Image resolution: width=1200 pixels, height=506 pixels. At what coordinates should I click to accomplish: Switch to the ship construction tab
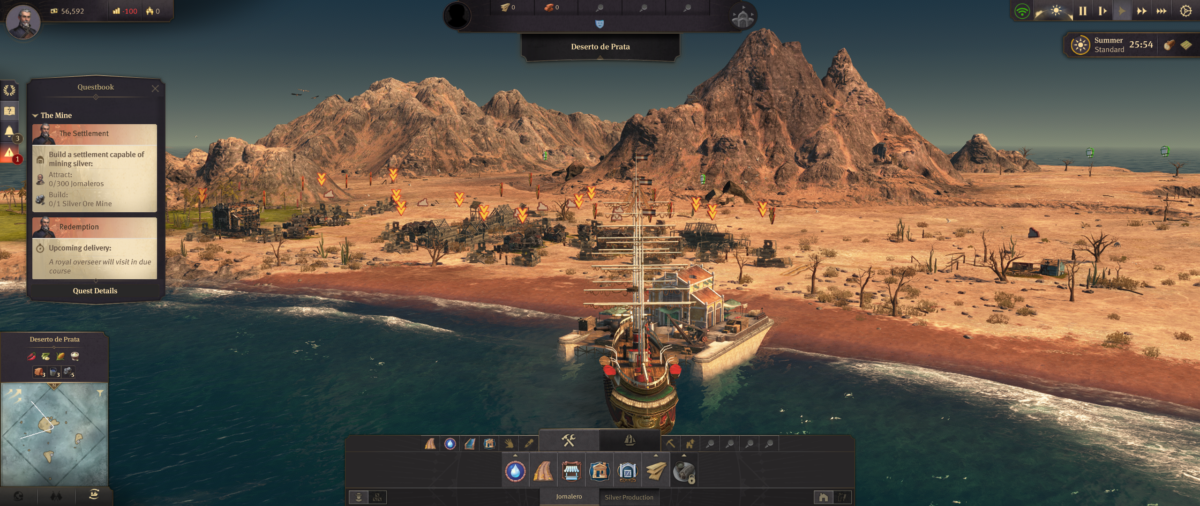coord(630,441)
